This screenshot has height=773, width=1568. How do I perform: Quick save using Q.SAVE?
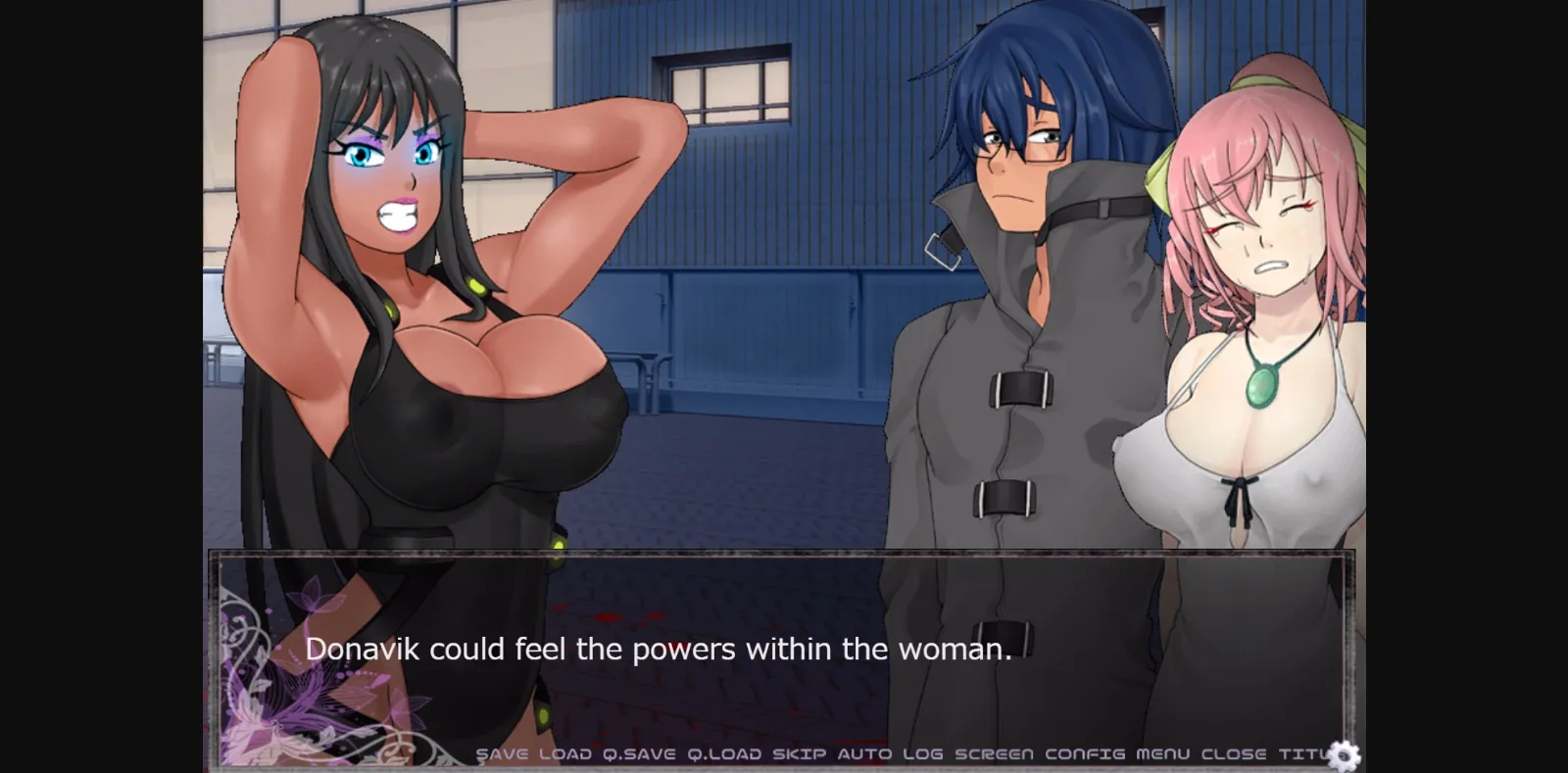coord(640,753)
